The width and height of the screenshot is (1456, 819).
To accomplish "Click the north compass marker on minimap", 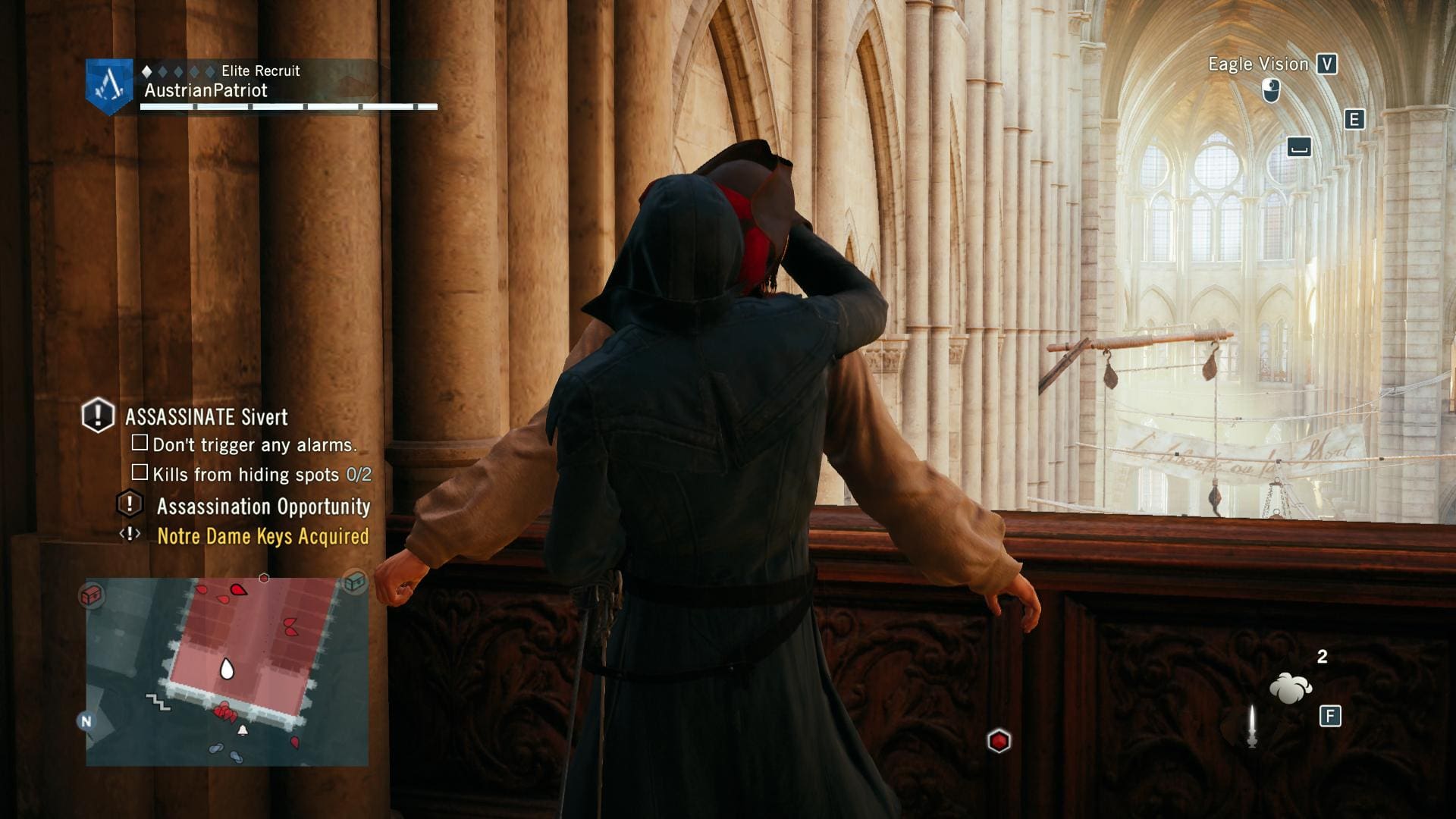I will pyautogui.click(x=86, y=721).
